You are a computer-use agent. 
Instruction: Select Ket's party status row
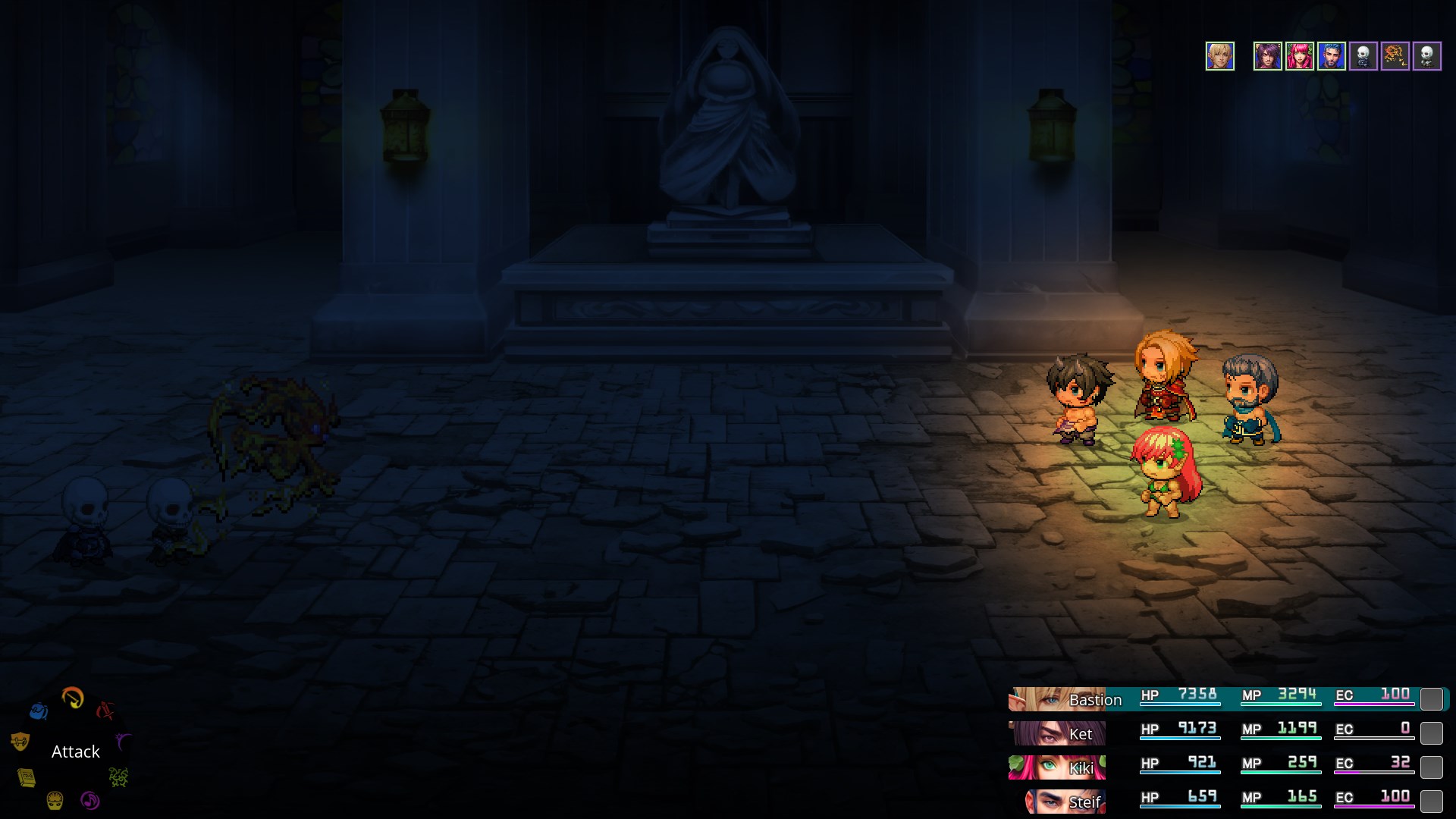(1228, 733)
